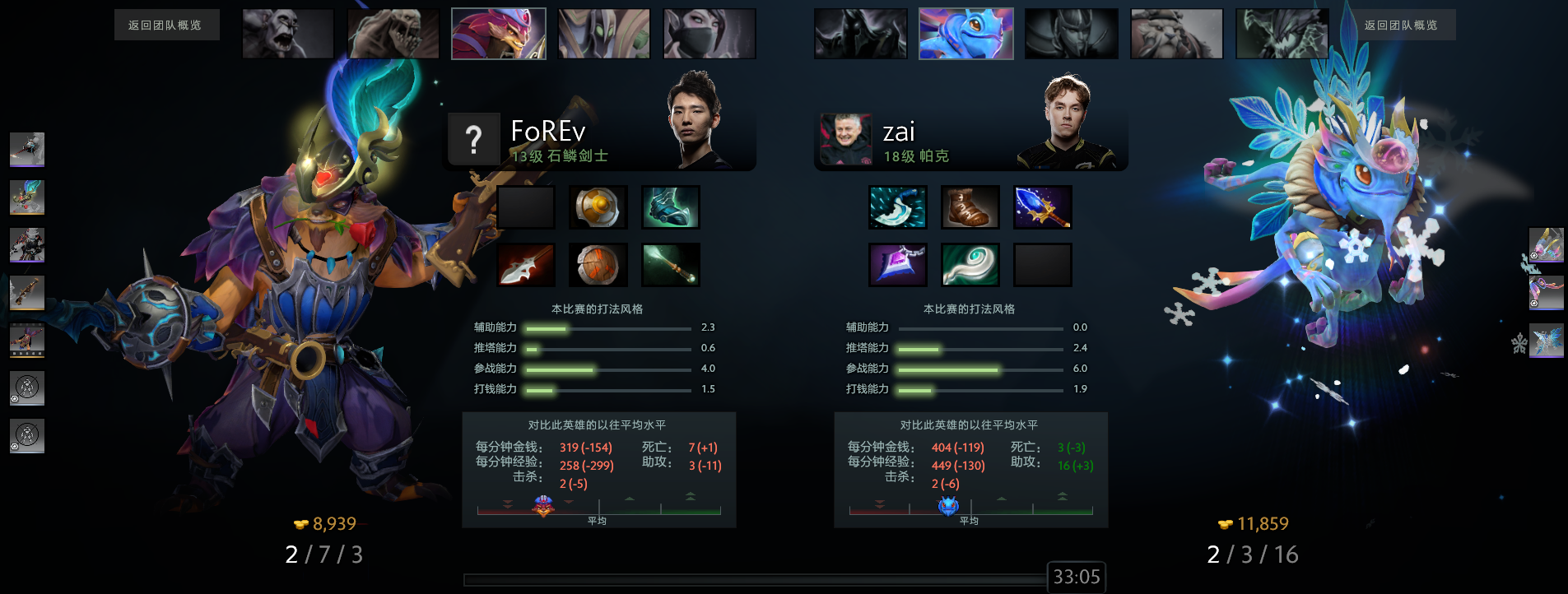The width and height of the screenshot is (1568, 594).
Task: Choose the Templar Assassin hero portrait
Action: pos(710,34)
